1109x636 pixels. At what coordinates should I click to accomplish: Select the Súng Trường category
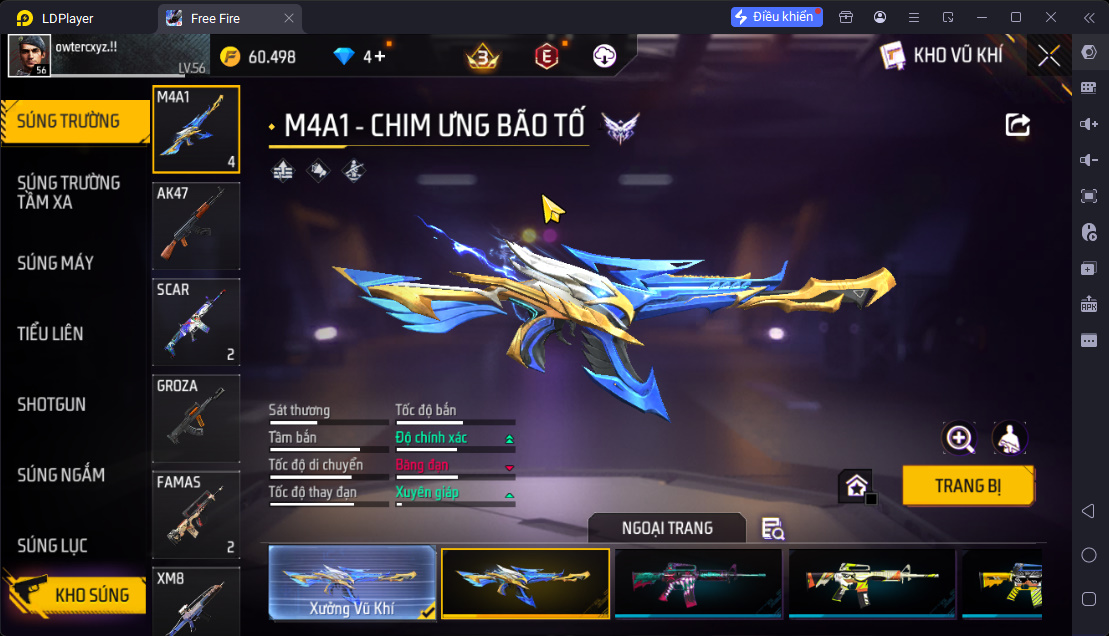[x=68, y=121]
